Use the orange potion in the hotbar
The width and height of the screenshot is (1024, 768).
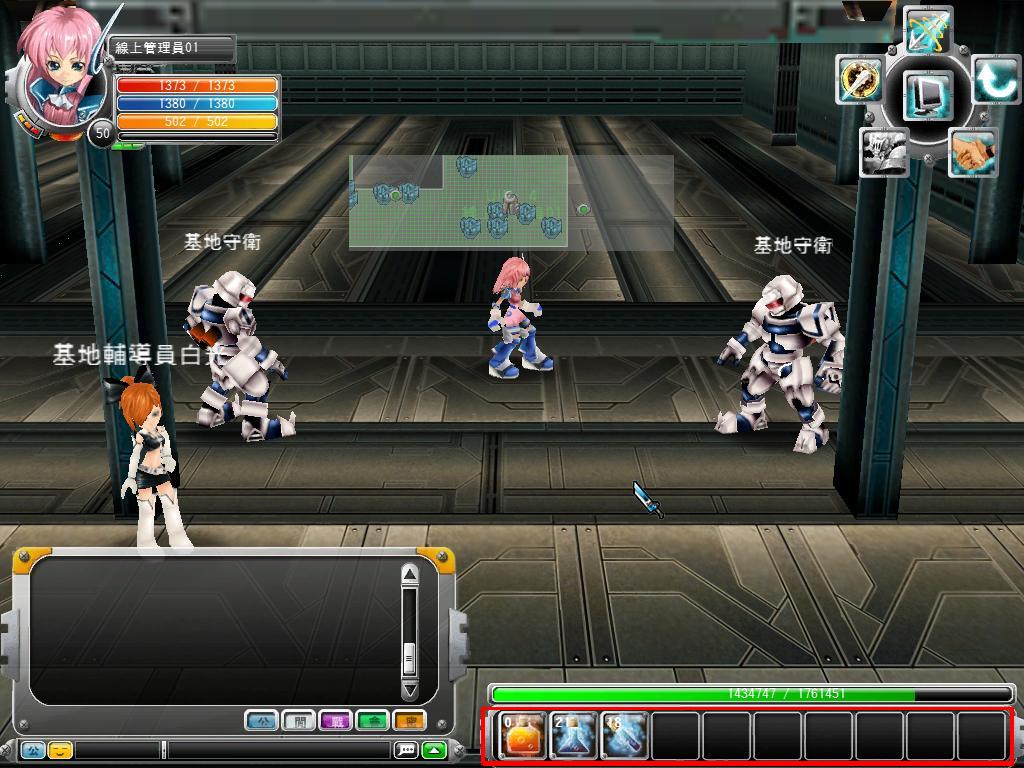[x=522, y=736]
